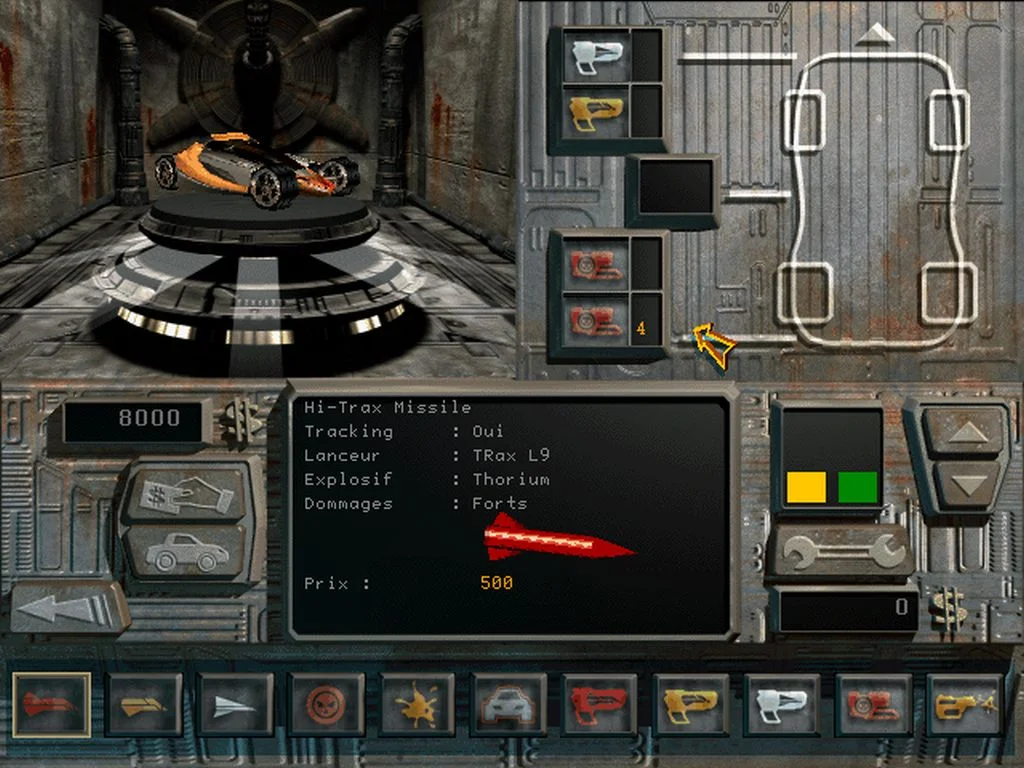Go back with the left arrow button
1024x768 pixels.
pos(67,607)
